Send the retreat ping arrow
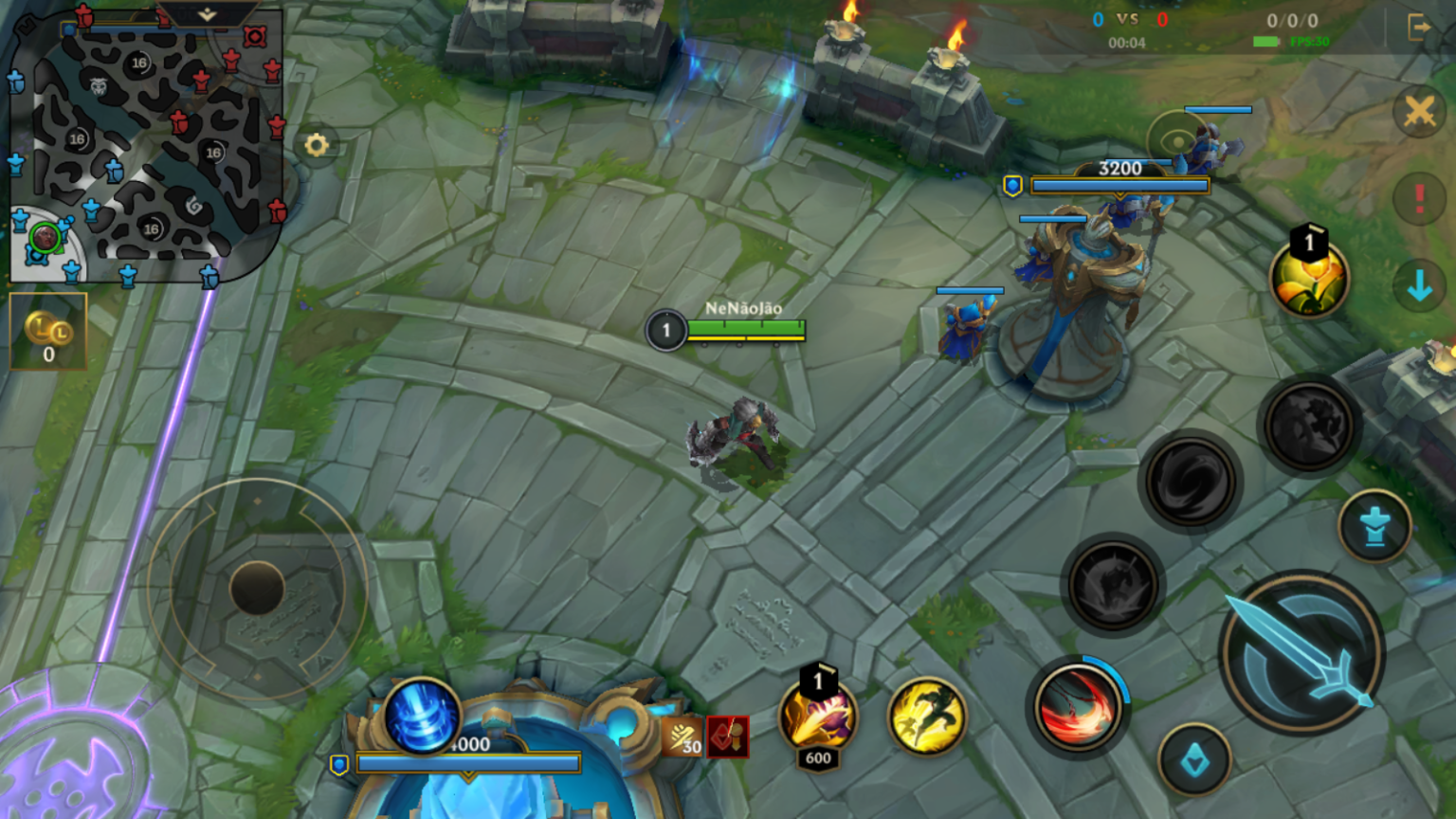 coord(1419,284)
